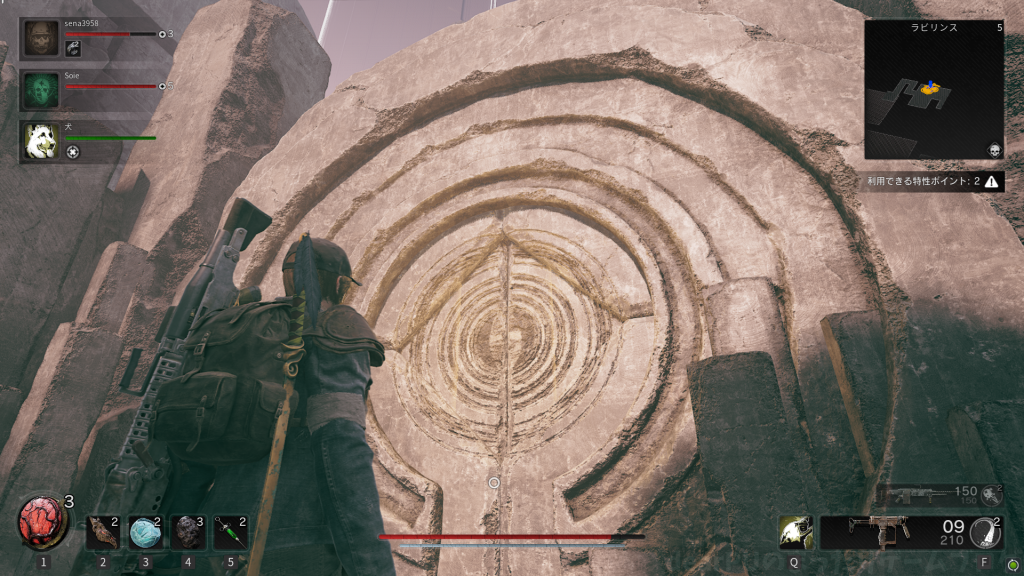Open the available trait points notification
The image size is (1024, 576).
934,182
